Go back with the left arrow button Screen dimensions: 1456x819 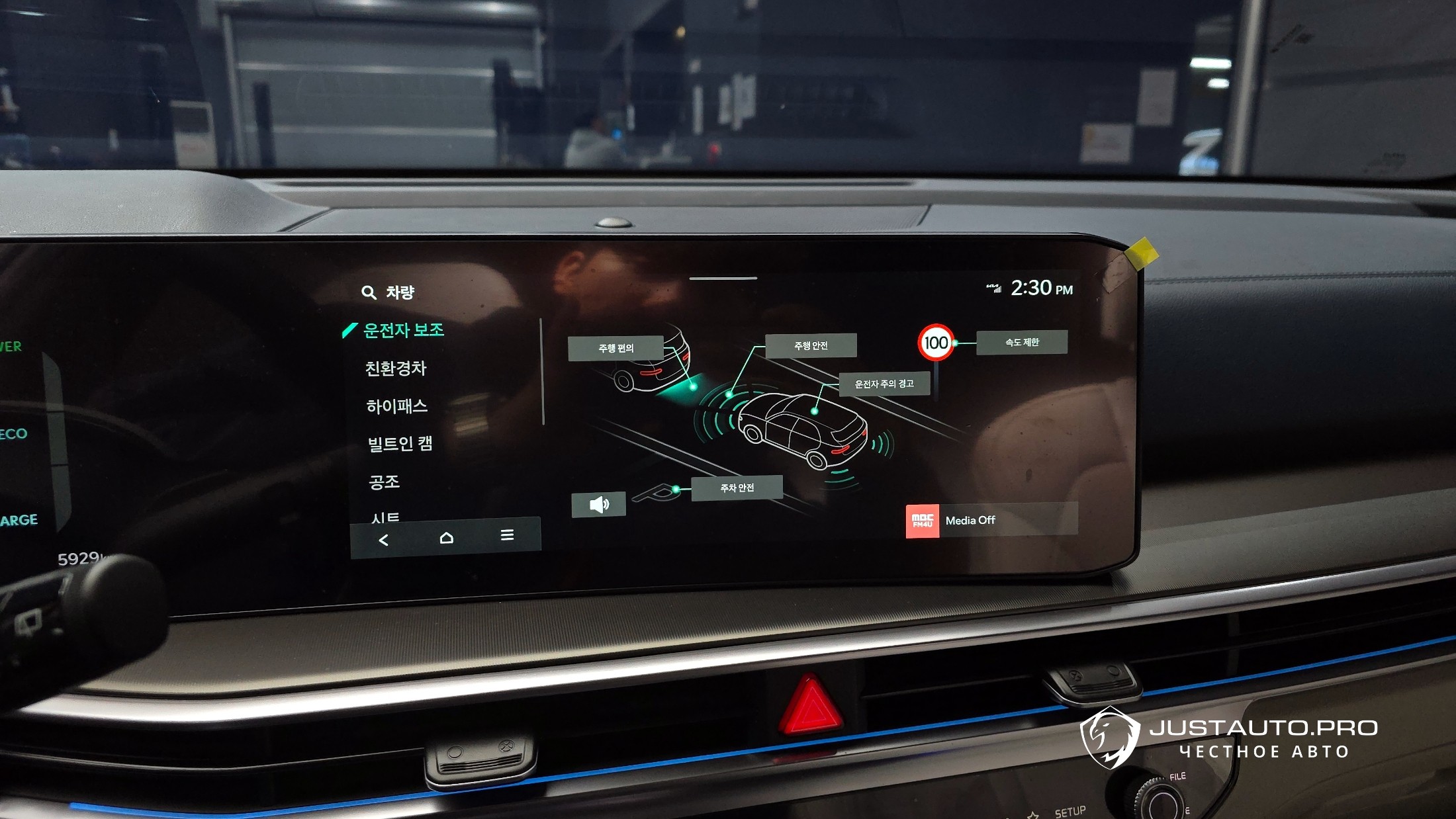383,540
